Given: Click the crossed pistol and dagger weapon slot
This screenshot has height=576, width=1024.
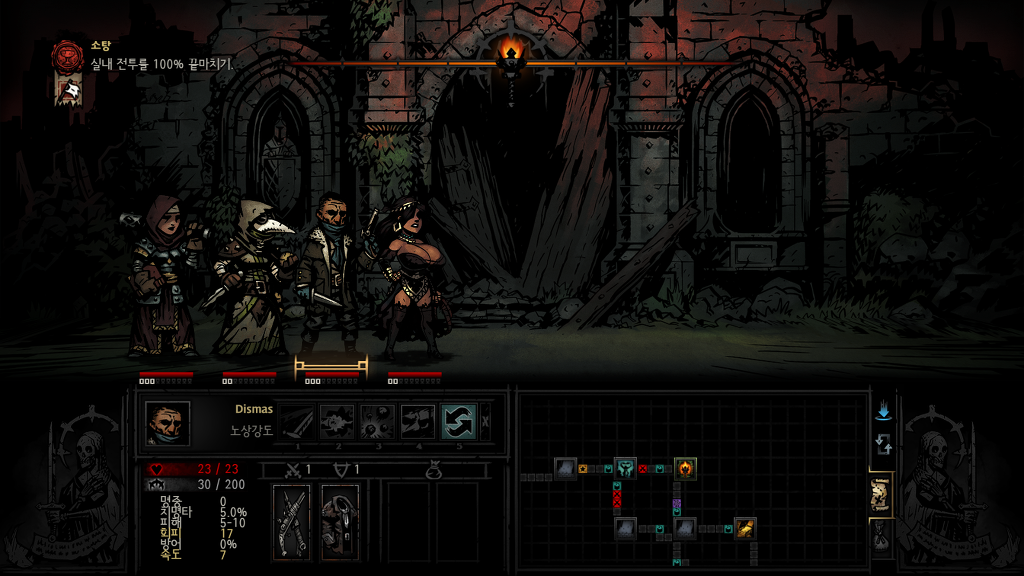Looking at the screenshot, I should 292,521.
